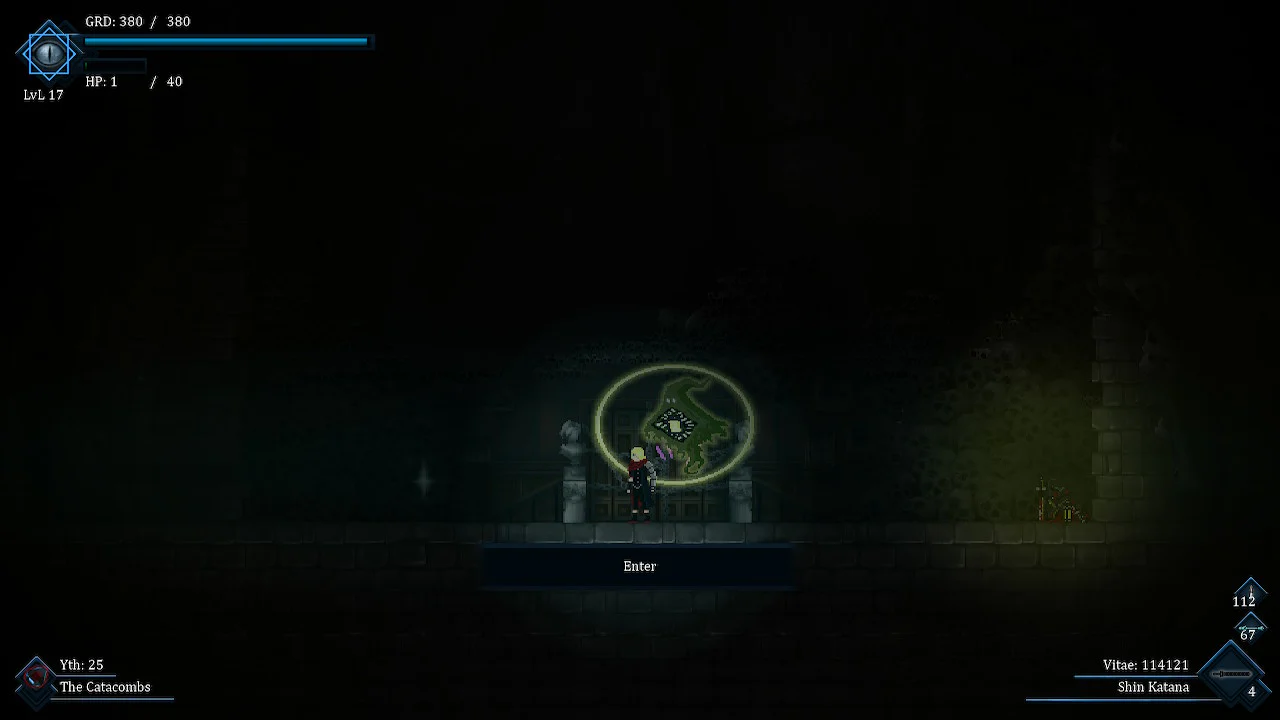Screen dimensions: 1280x720
Task: Select the equipped Shin Katana weapon icon
Action: (x=1232, y=672)
